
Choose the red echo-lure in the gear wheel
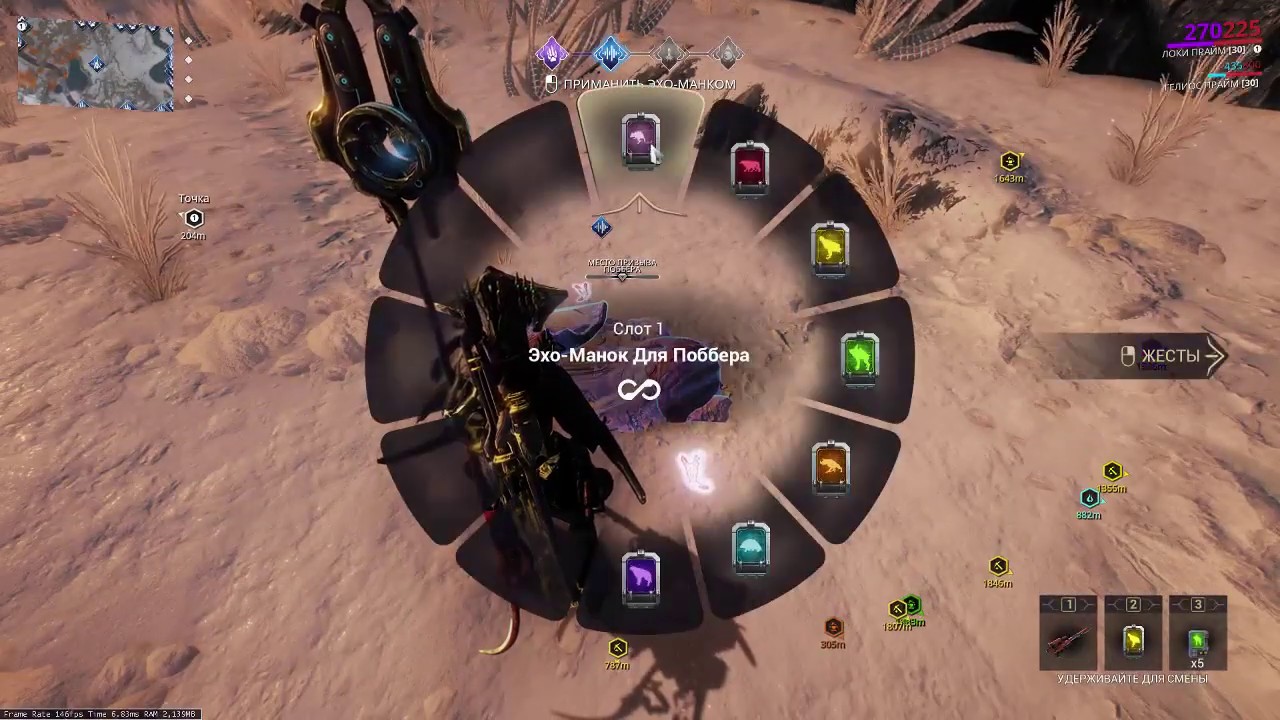tap(750, 167)
